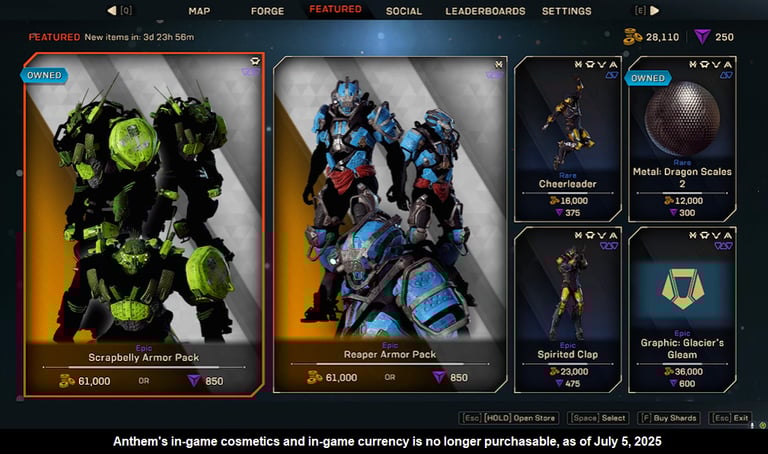Click the gold coin currency icon
This screenshot has height=454, width=768.
coord(632,37)
